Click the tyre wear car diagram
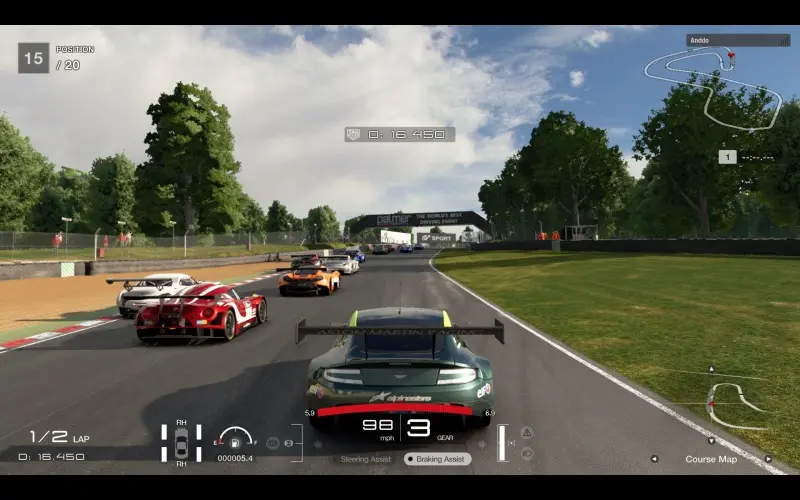This screenshot has height=500, width=800. pyautogui.click(x=181, y=443)
